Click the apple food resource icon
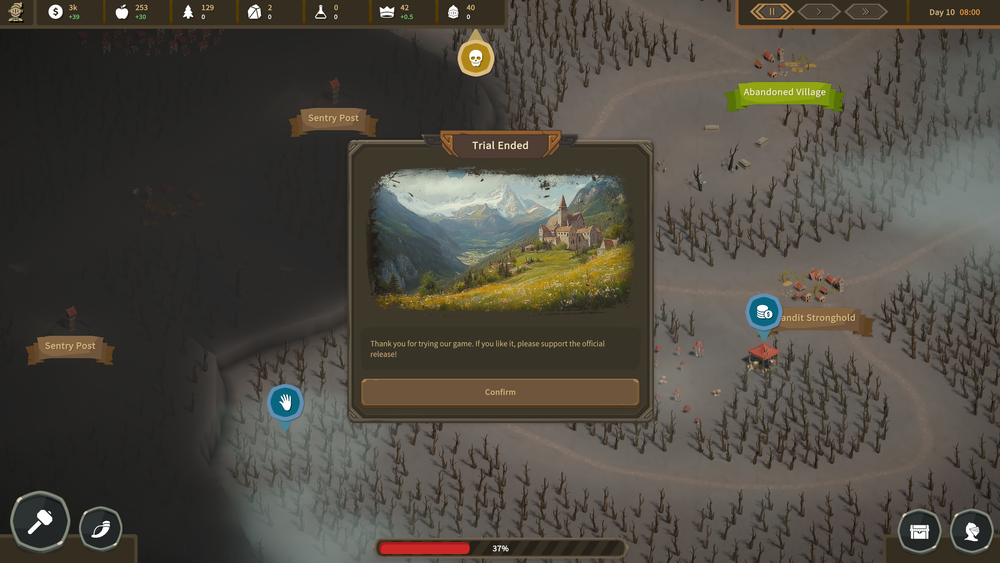Viewport: 1000px width, 563px height. [x=122, y=12]
